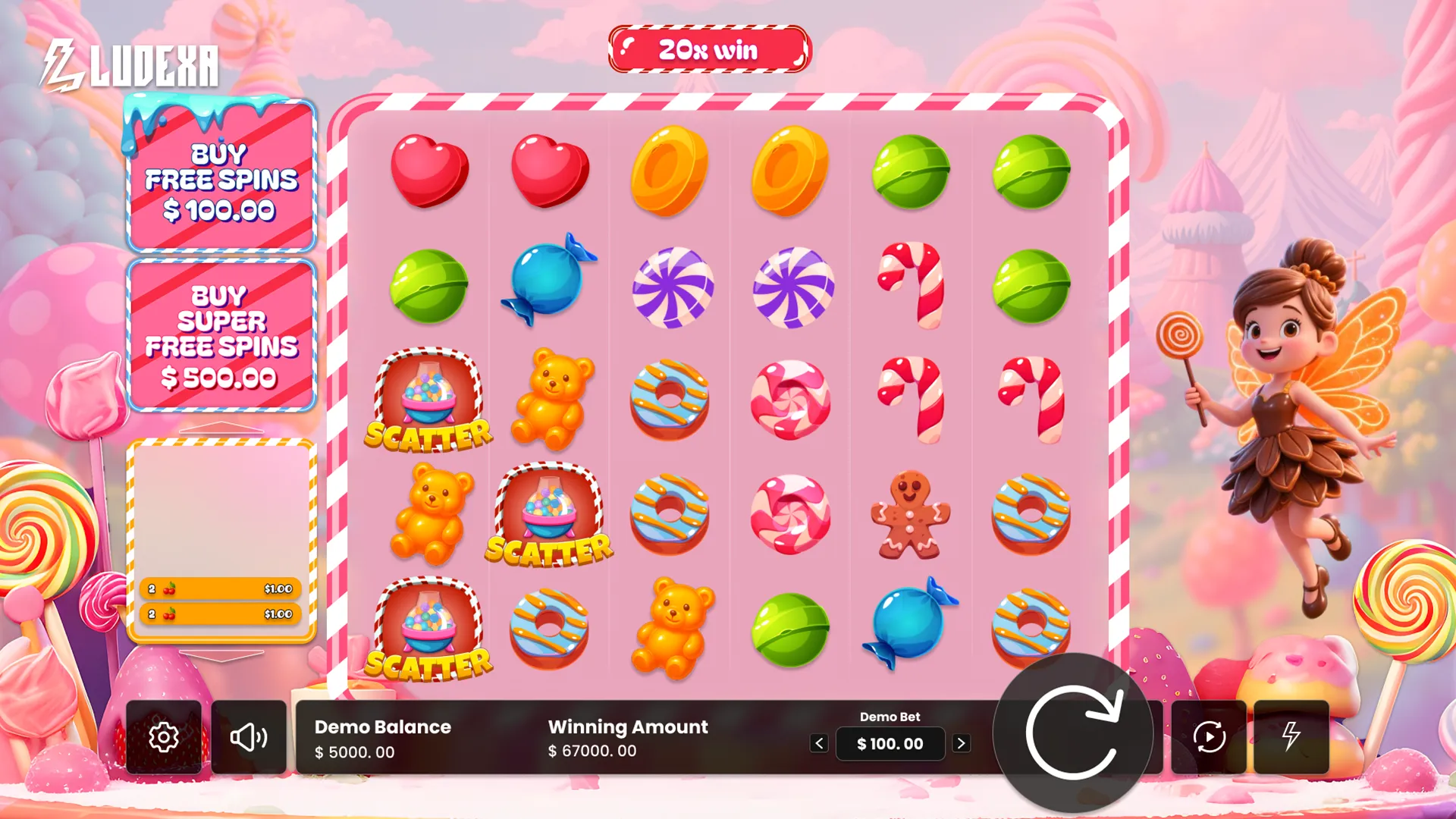Increase Demo Bet with the right arrow

tap(962, 743)
